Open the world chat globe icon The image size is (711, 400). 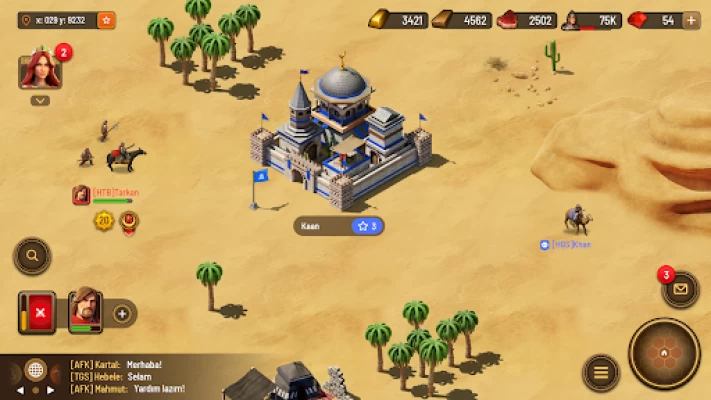pos(35,370)
